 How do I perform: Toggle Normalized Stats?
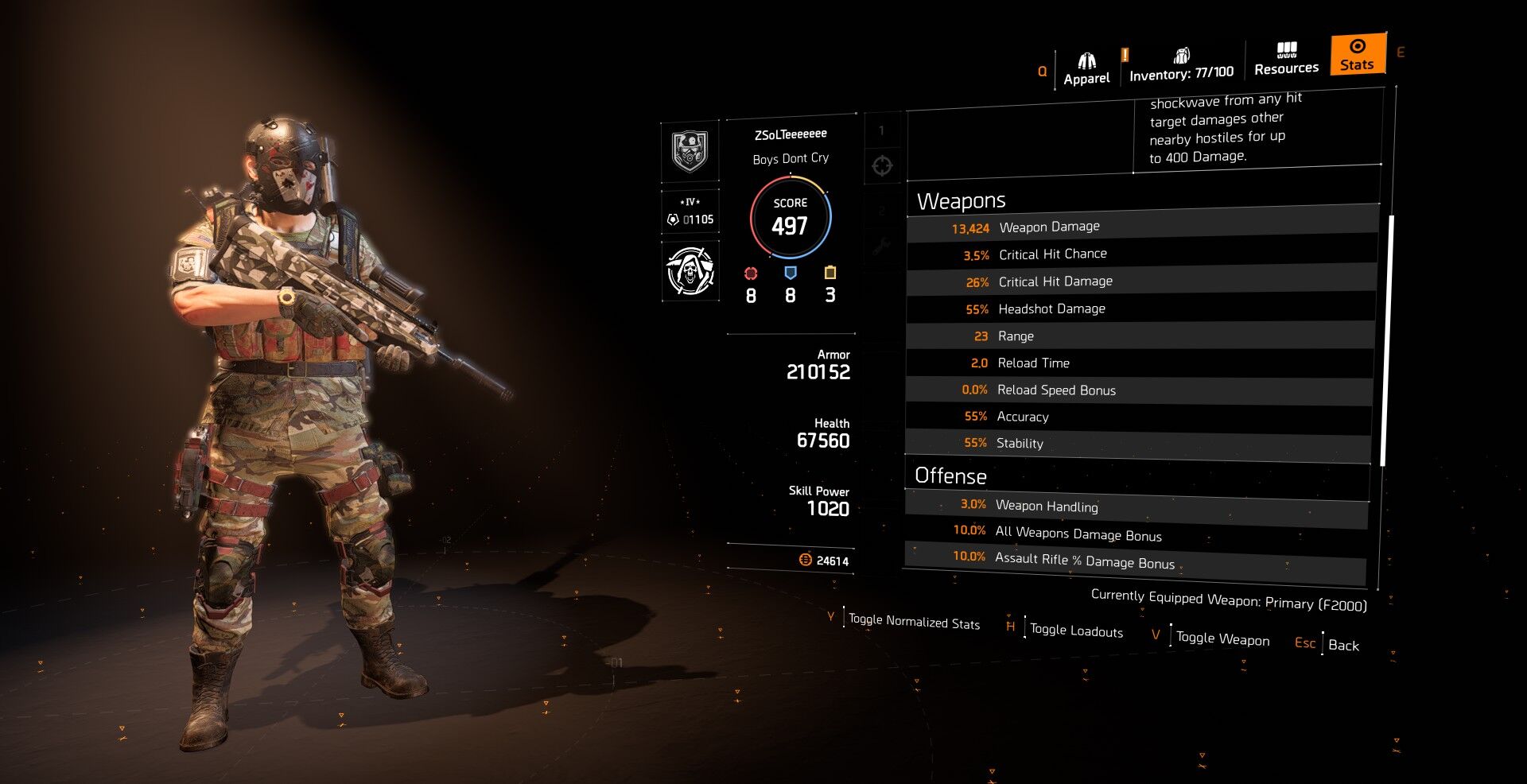click(913, 621)
